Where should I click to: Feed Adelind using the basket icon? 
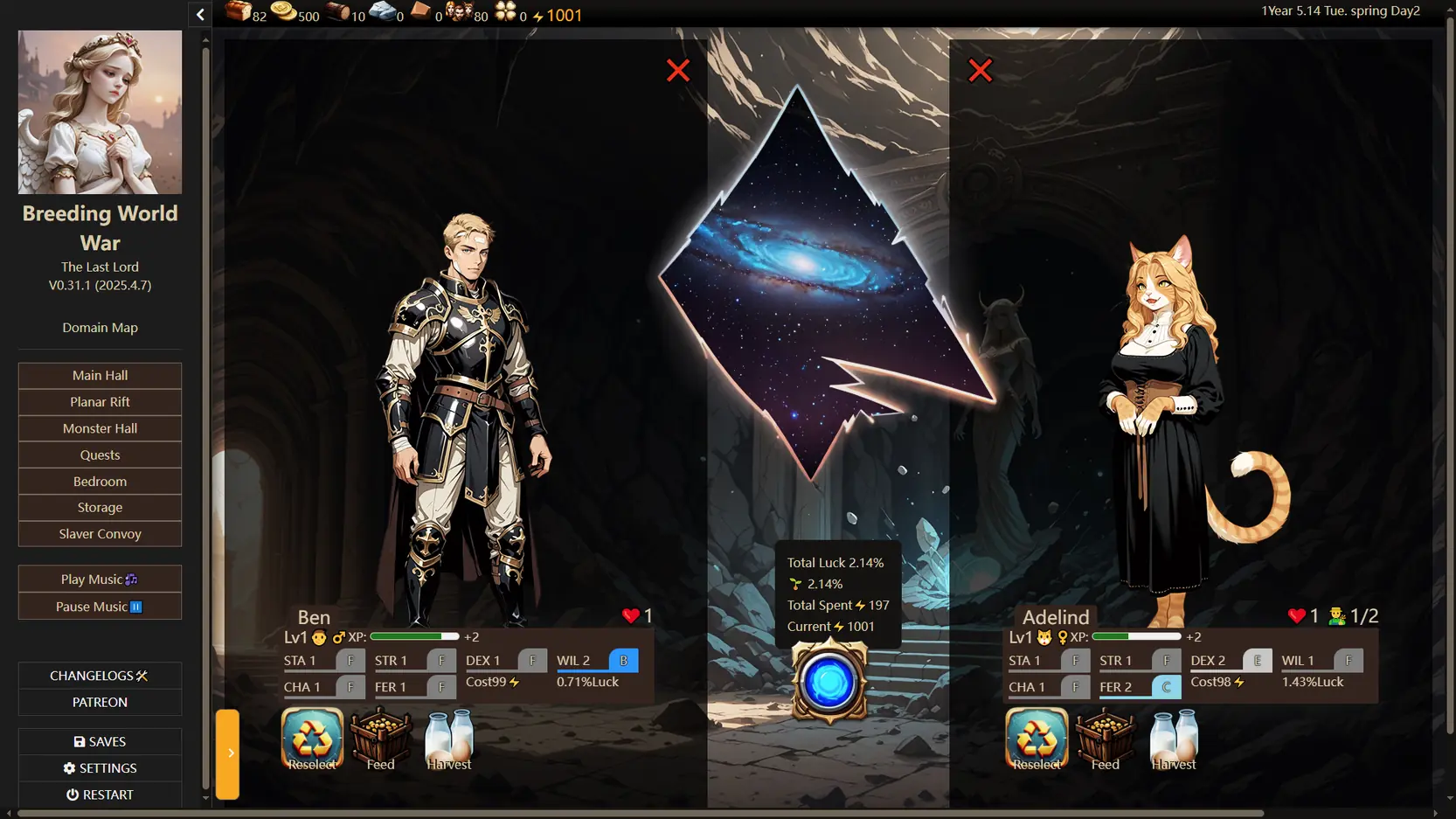1106,739
